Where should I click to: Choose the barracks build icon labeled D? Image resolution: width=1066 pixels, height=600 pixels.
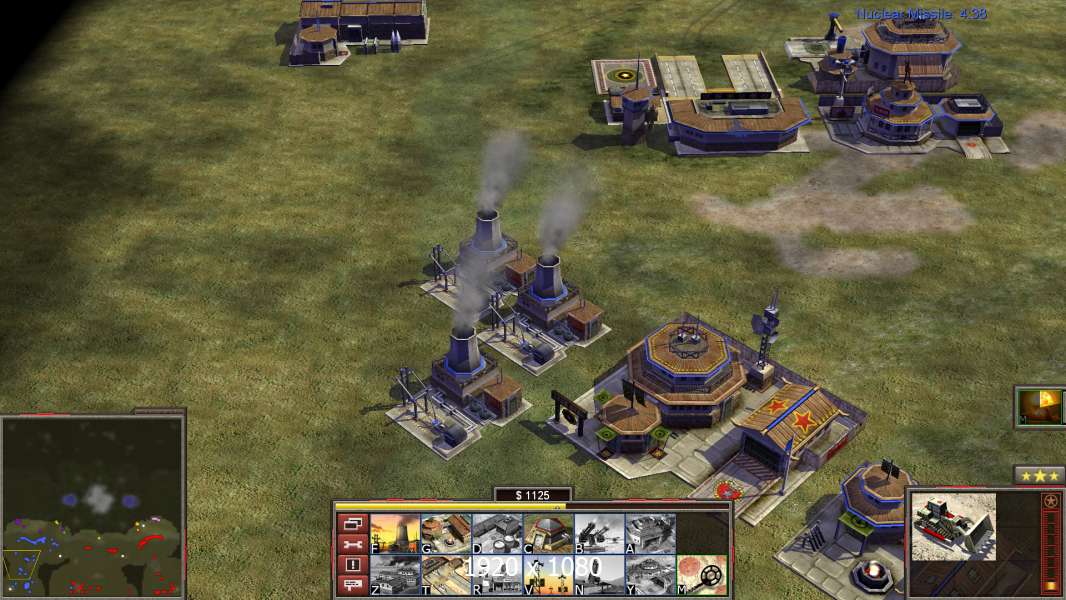click(x=497, y=533)
